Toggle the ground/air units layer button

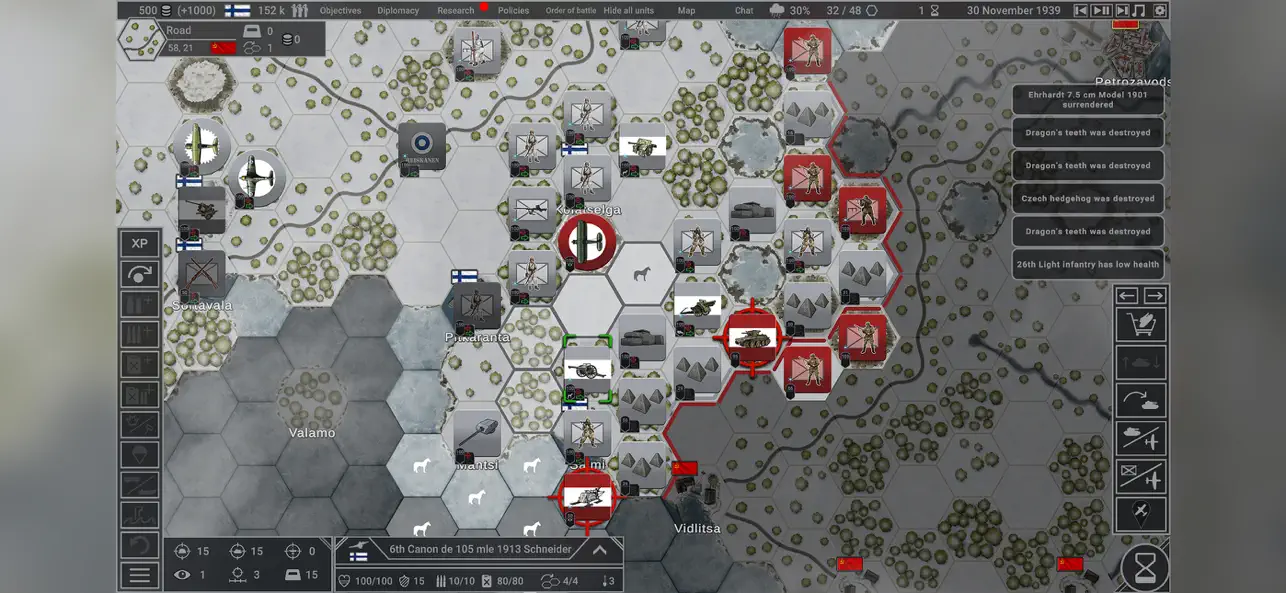coord(1141,438)
